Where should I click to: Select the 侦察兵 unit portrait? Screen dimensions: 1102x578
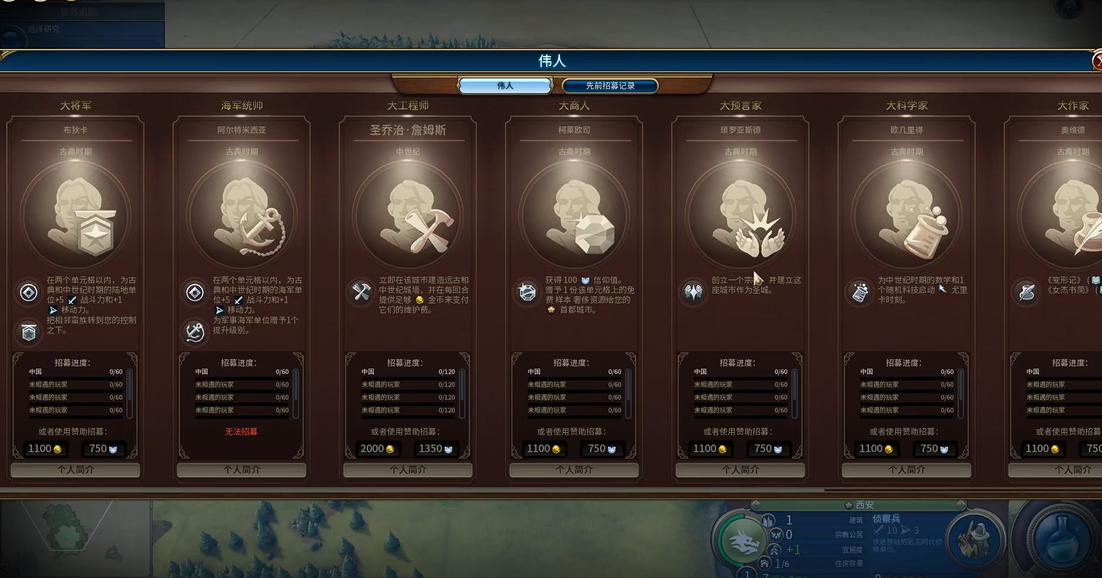(975, 540)
